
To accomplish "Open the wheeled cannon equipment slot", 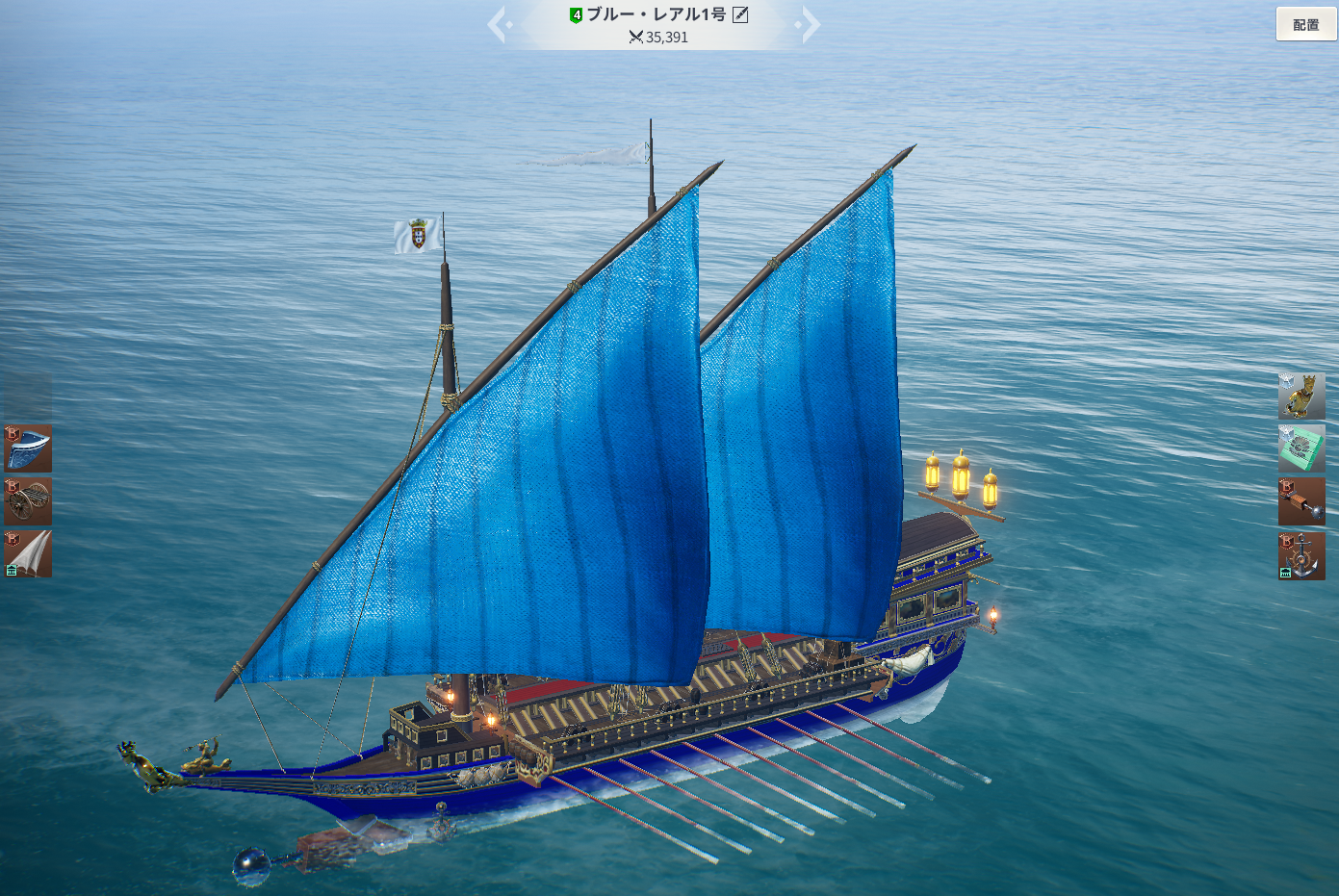I will click(28, 501).
